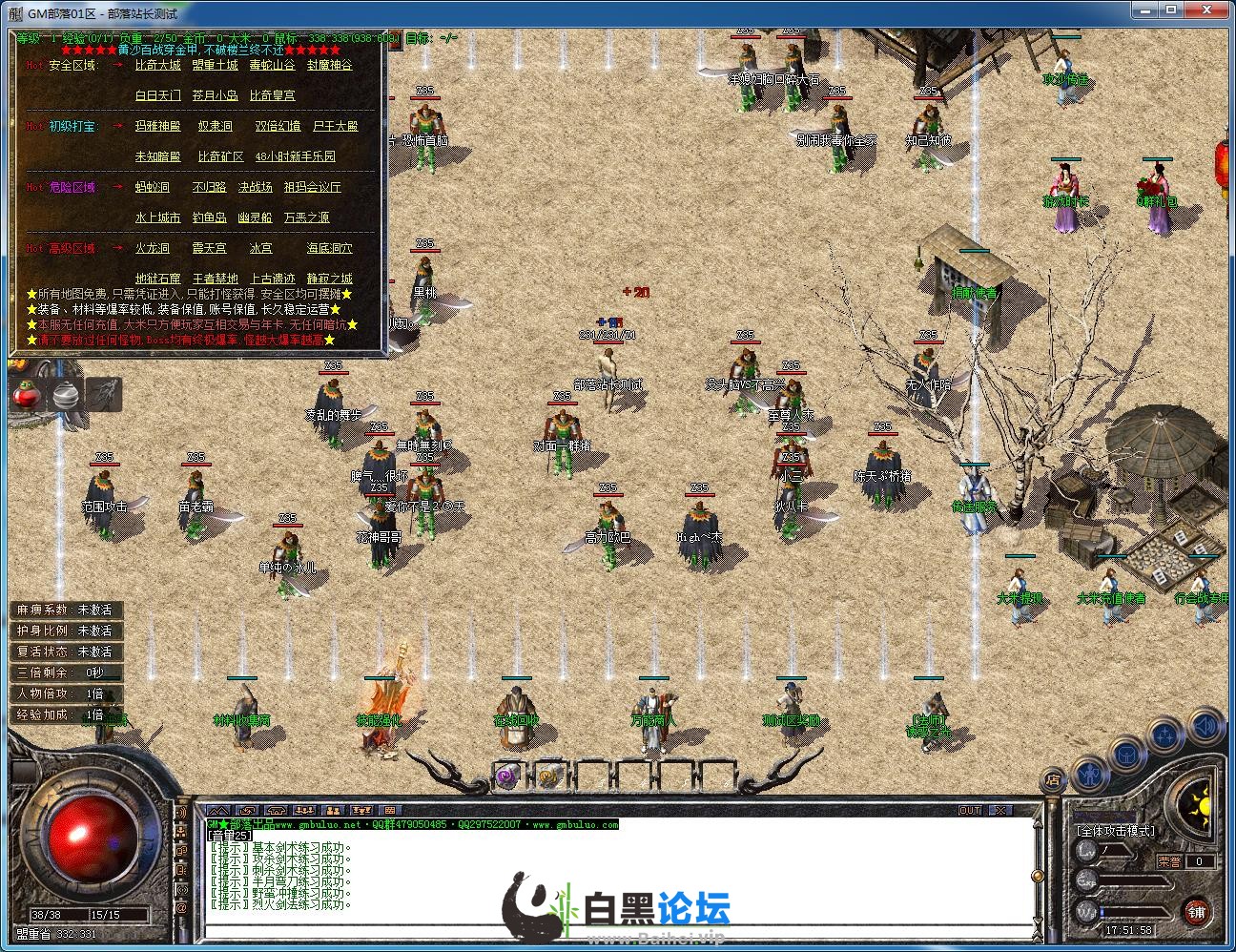Image resolution: width=1236 pixels, height=952 pixels.
Task: Travel to 火龙洞 advanced area
Action: pyautogui.click(x=152, y=249)
